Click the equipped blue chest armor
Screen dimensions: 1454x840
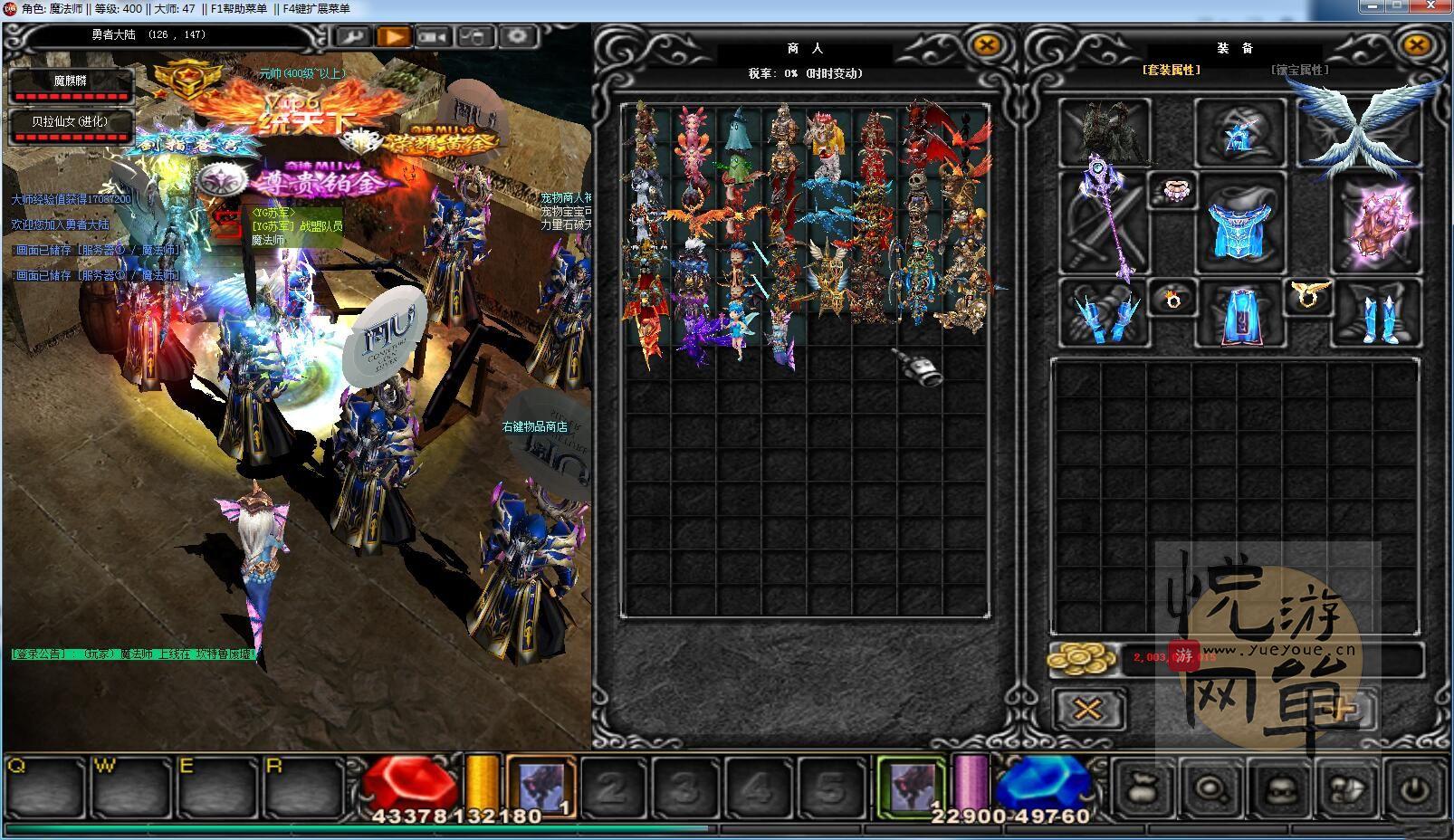[x=1239, y=223]
